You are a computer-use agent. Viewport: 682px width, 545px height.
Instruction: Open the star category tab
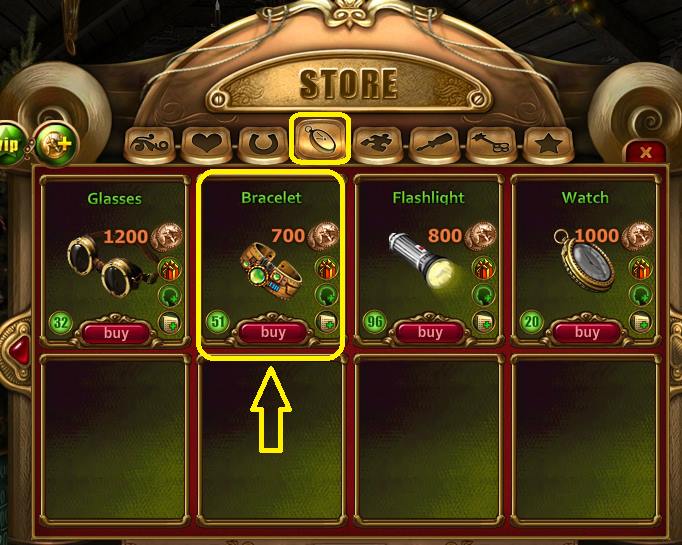click(548, 144)
